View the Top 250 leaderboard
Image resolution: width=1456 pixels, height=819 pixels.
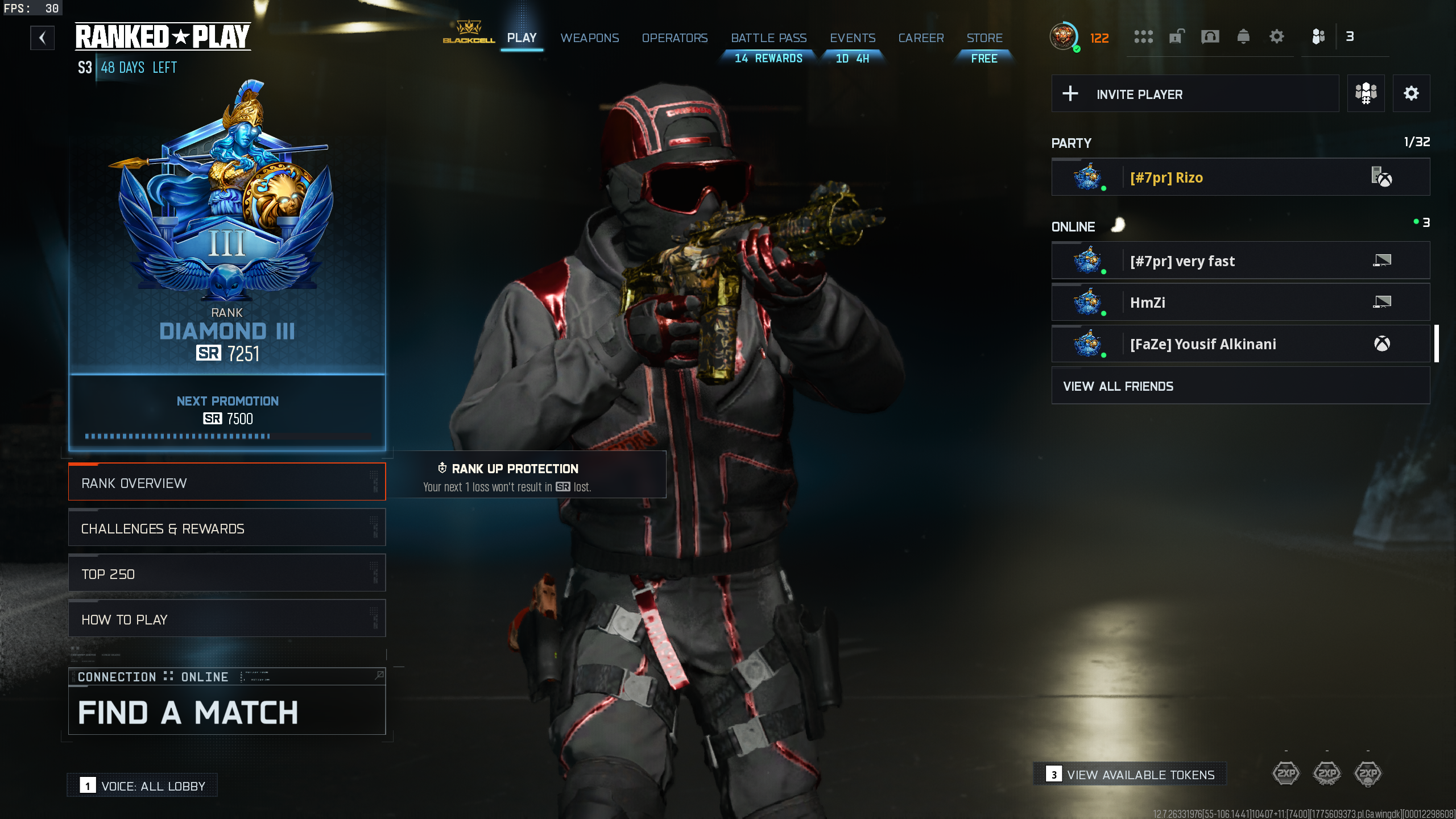click(227, 574)
